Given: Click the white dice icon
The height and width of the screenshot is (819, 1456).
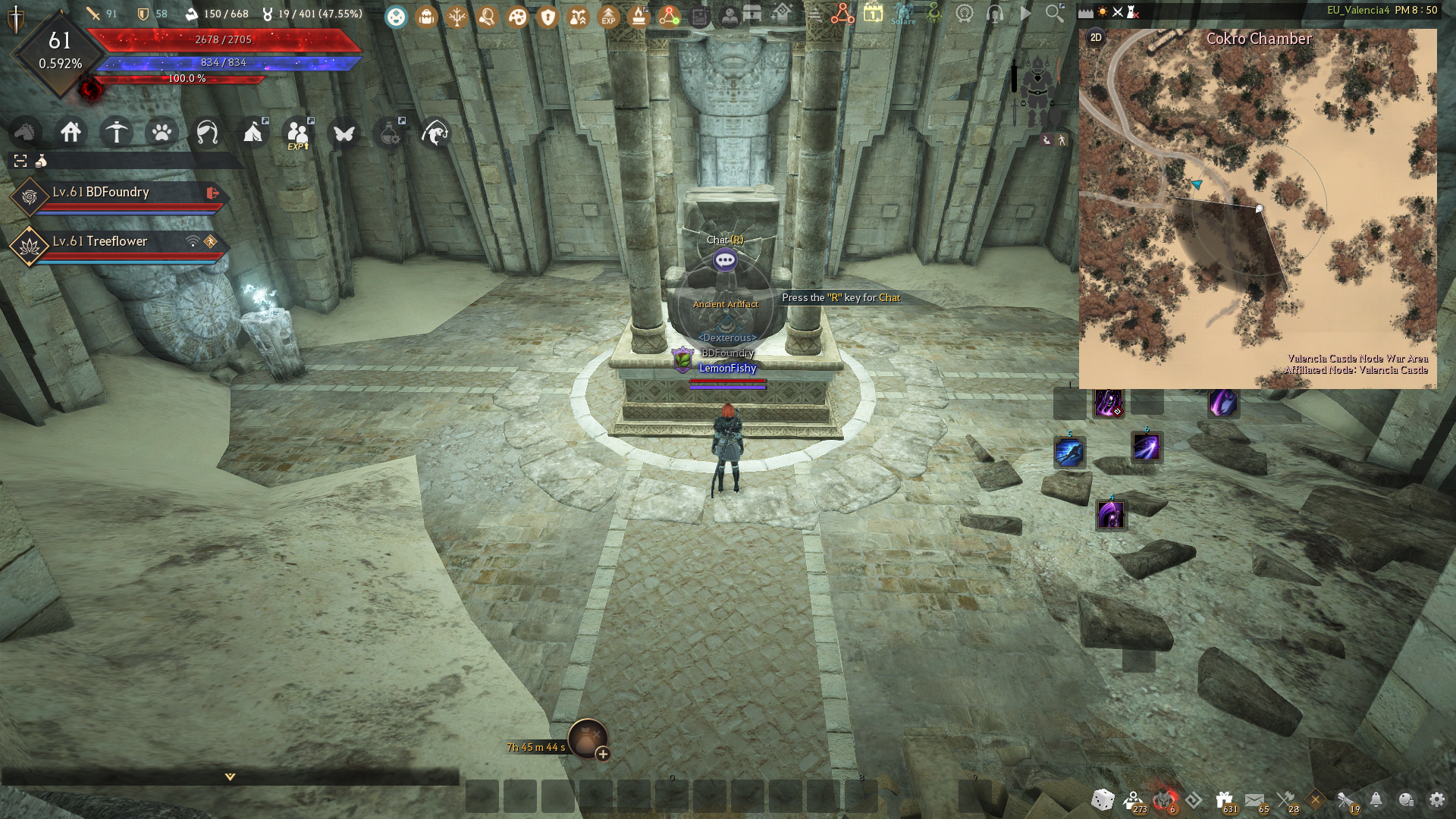Looking at the screenshot, I should point(1103,799).
